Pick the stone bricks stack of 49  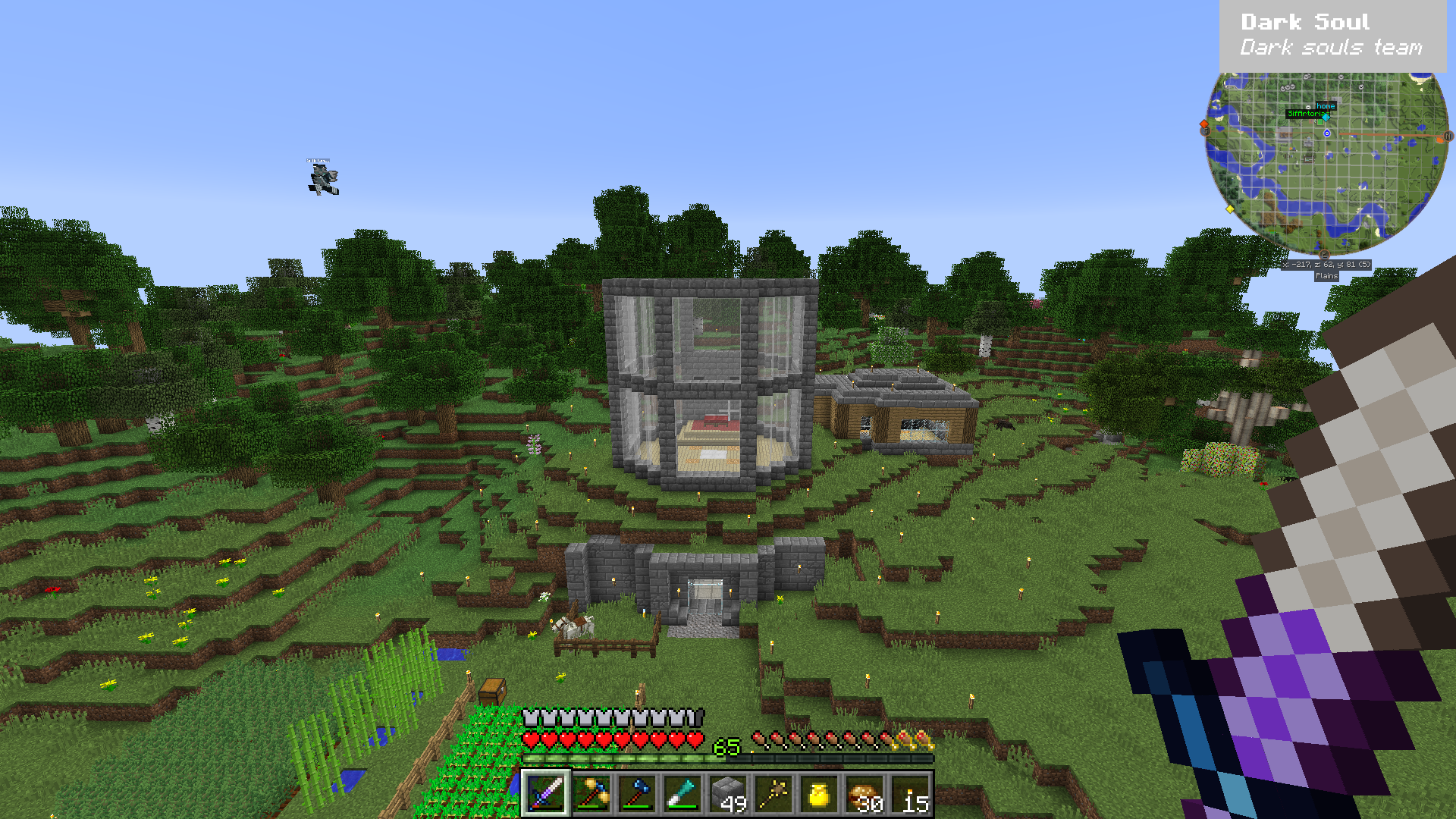pyautogui.click(x=728, y=794)
